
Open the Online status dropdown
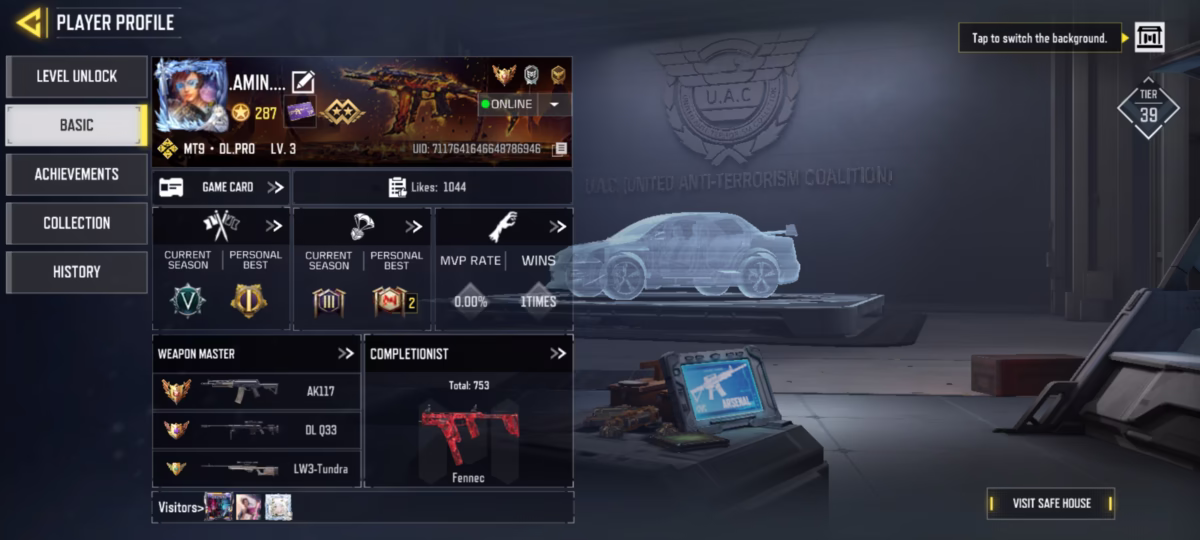click(554, 104)
